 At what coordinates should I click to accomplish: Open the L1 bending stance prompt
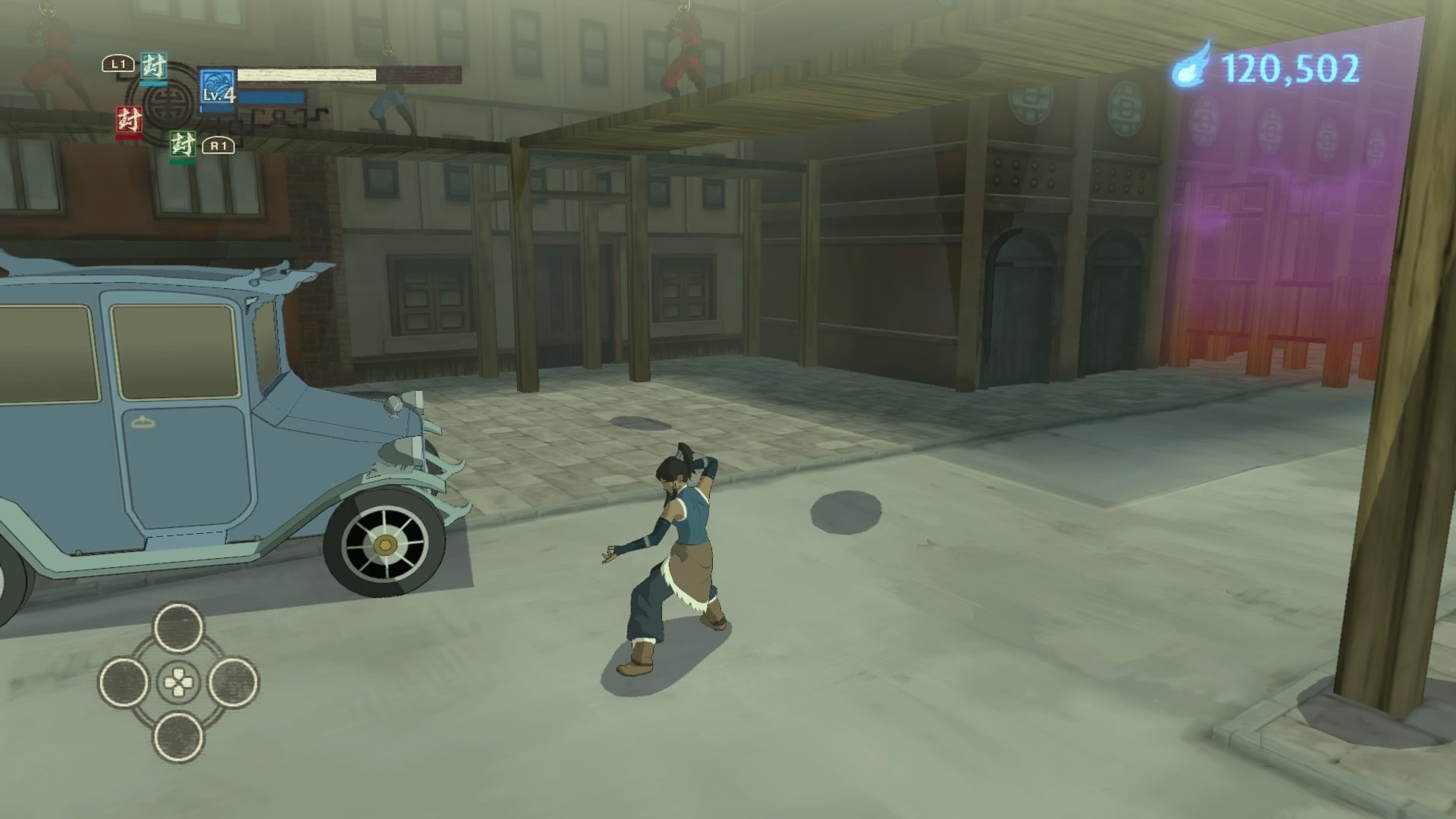pyautogui.click(x=118, y=63)
